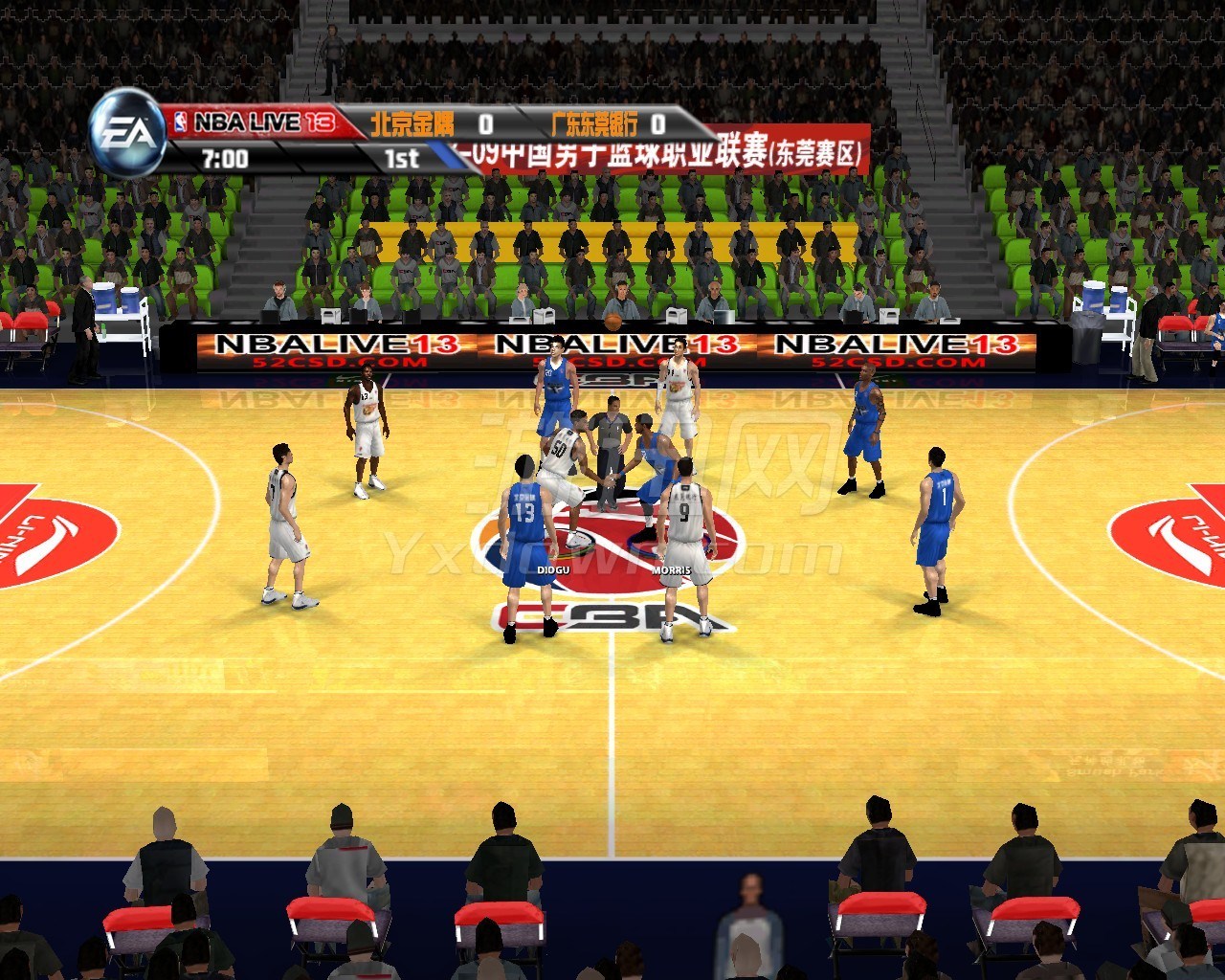Click Guangdong's score of 0
The width and height of the screenshot is (1225, 980).
[657, 122]
